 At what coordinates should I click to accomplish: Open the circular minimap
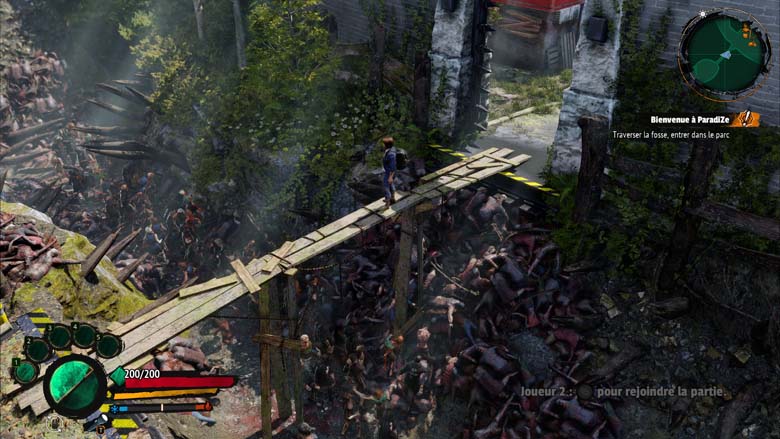(724, 52)
